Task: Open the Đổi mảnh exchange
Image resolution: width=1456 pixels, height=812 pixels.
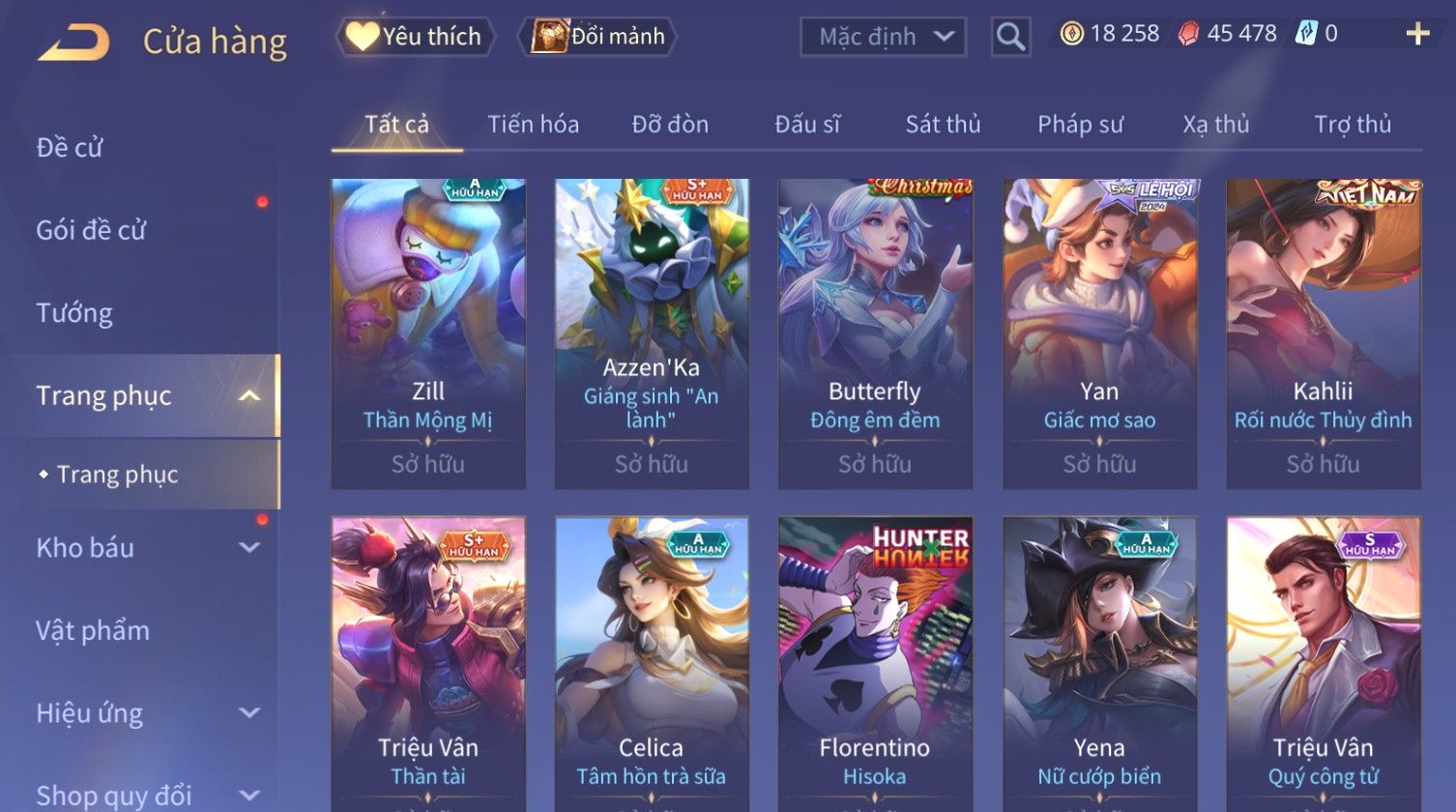Action: pos(599,37)
